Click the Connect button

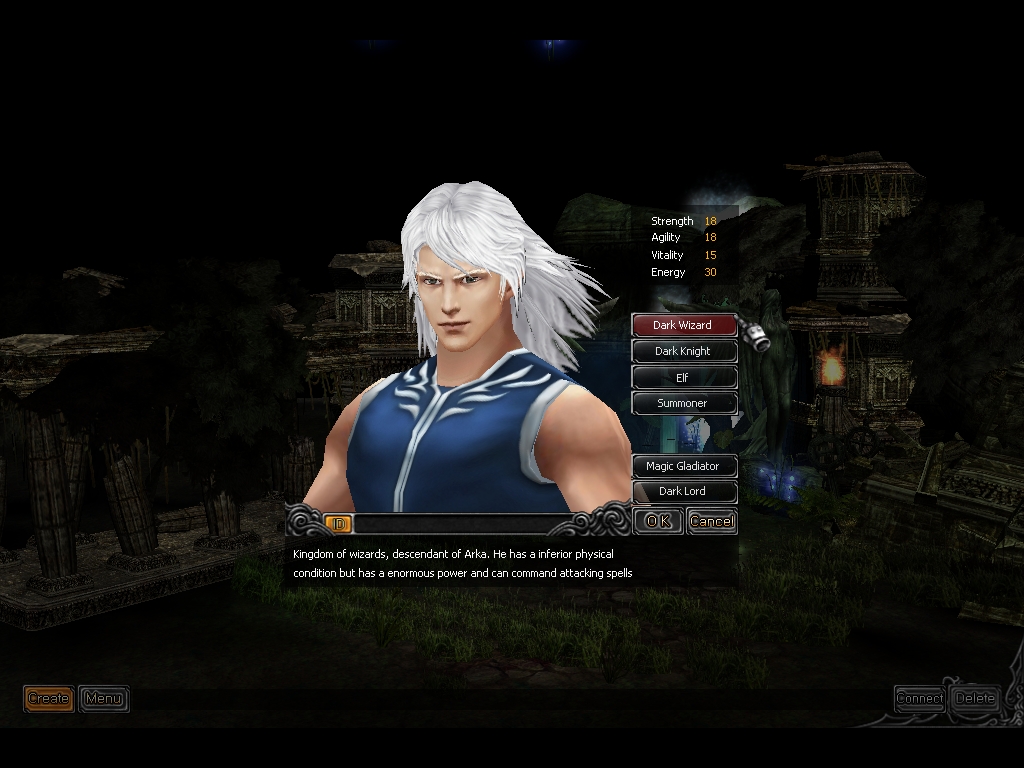click(920, 698)
